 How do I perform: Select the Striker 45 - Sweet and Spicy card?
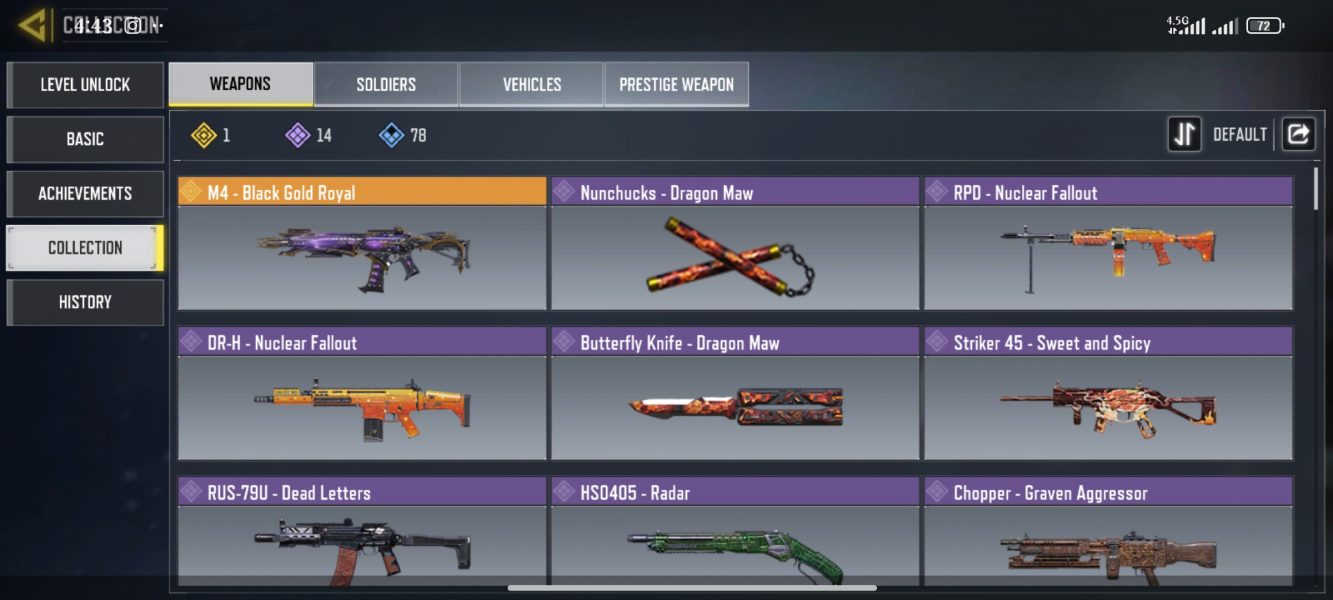[x=1108, y=394]
